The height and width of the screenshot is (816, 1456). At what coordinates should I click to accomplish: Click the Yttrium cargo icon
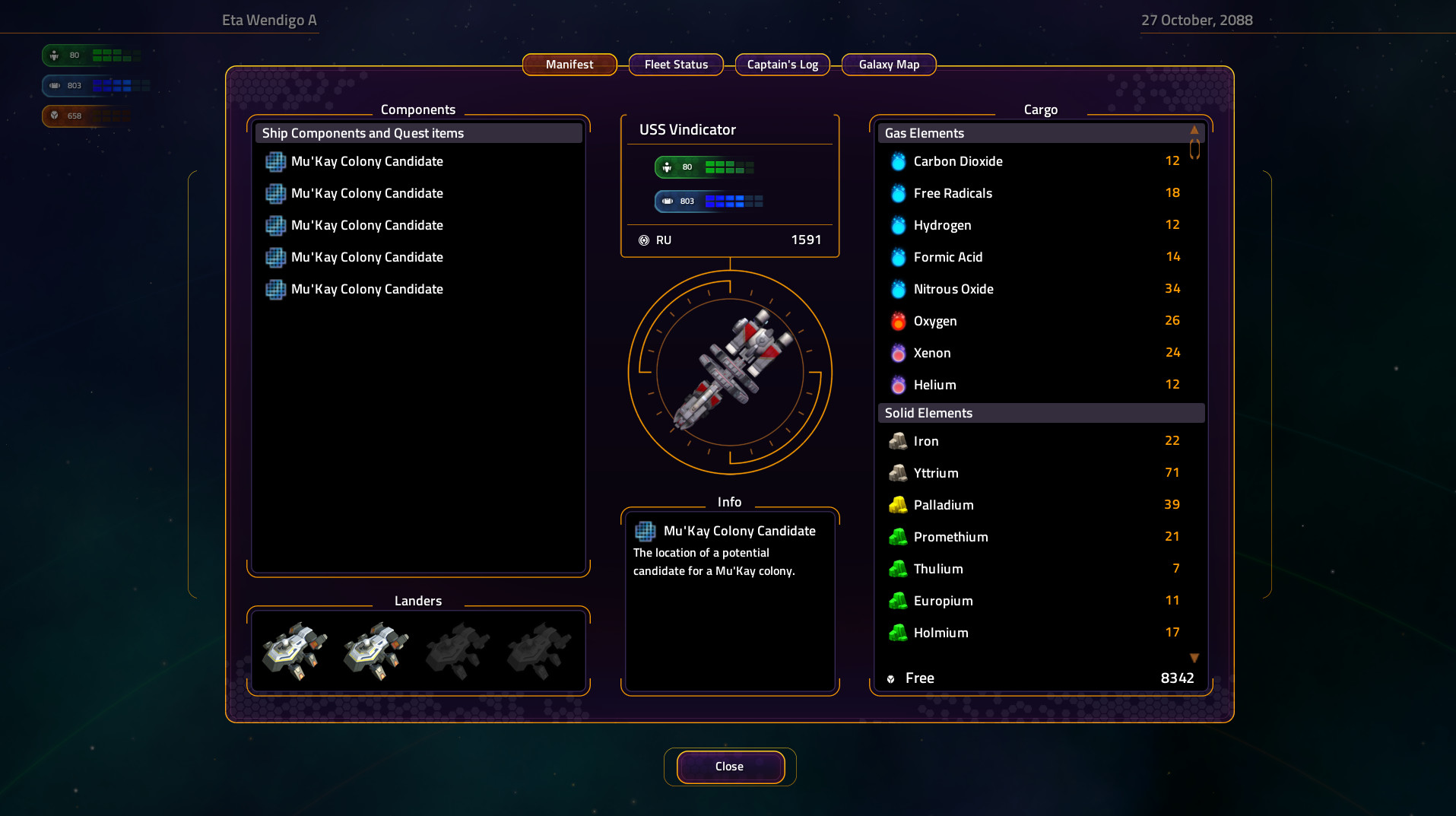(898, 473)
